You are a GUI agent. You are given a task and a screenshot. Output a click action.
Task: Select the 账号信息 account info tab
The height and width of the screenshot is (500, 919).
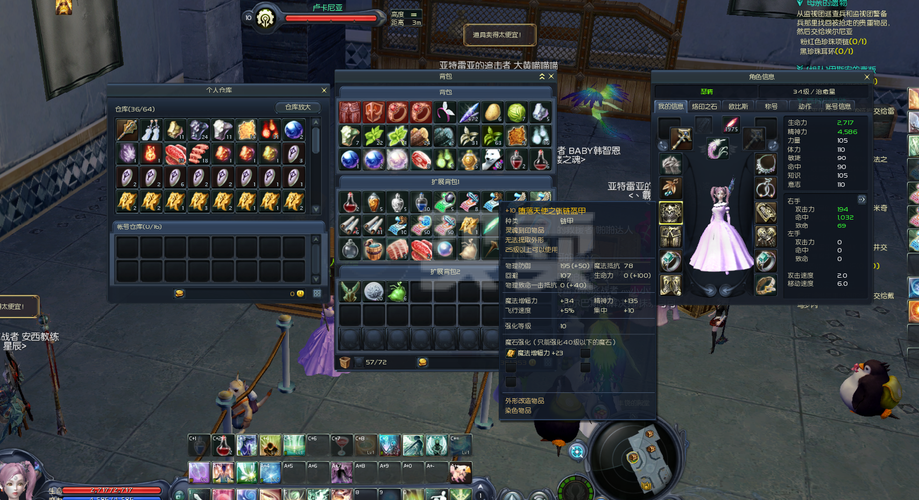(838, 106)
